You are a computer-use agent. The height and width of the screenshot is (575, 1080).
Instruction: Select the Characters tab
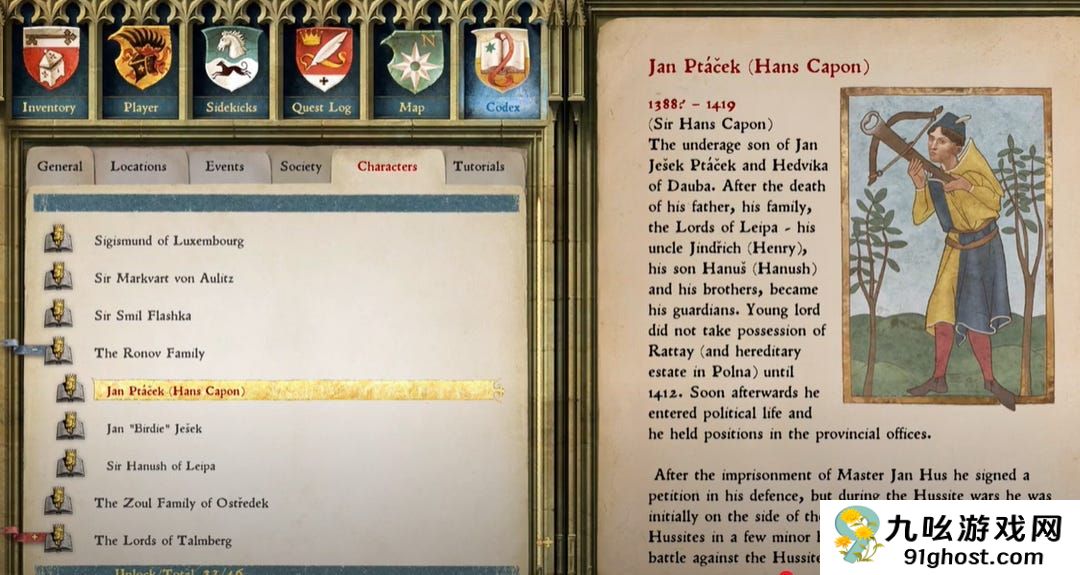(387, 166)
